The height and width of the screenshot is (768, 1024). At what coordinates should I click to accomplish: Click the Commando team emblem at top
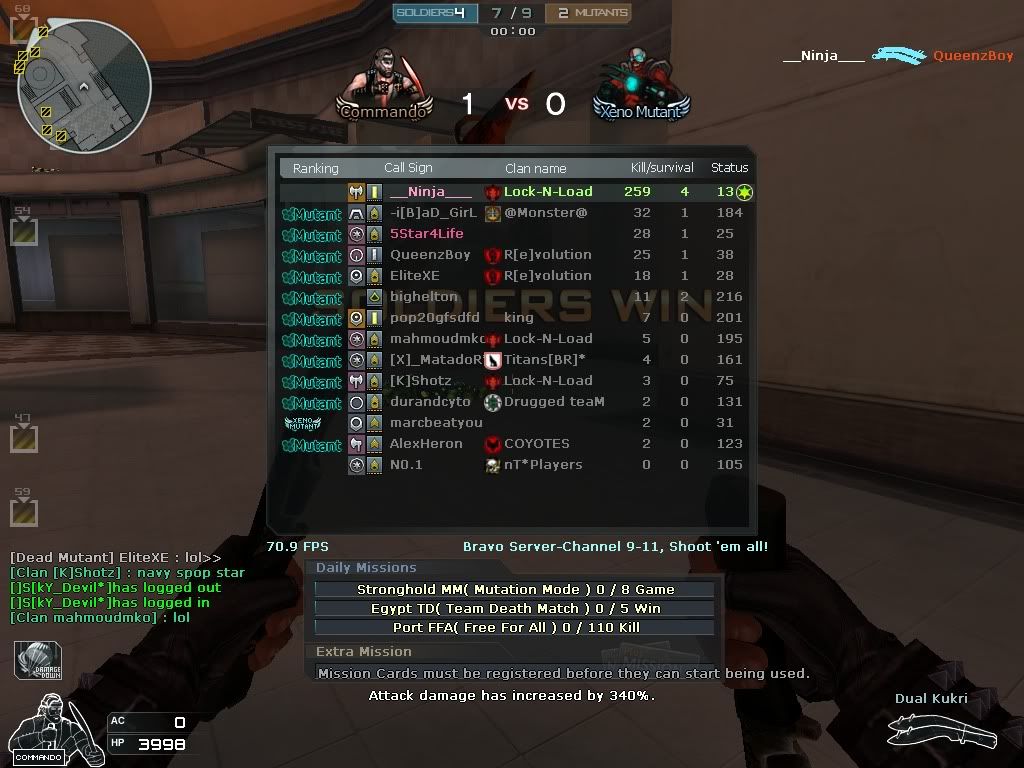click(385, 85)
